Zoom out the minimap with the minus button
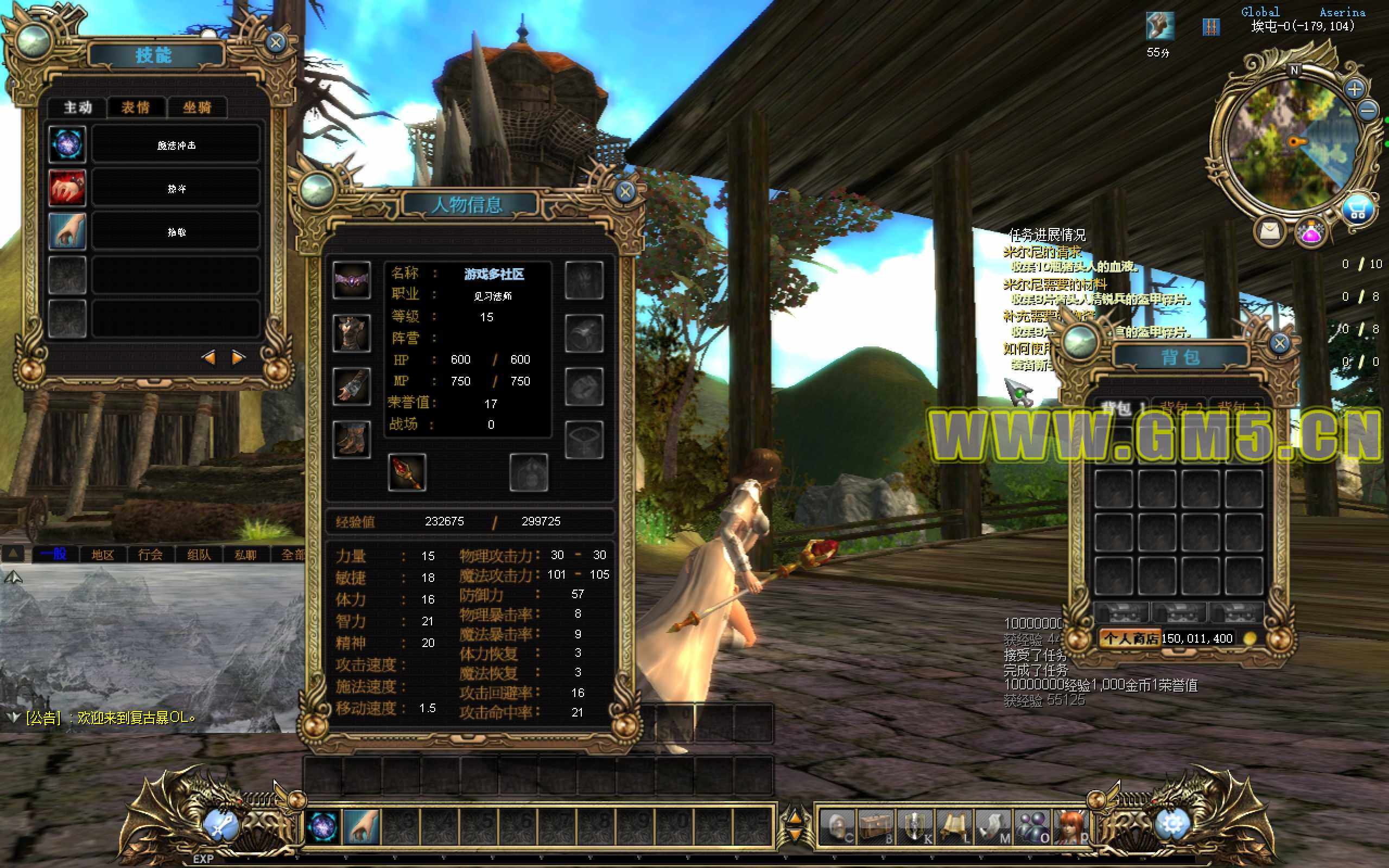Image resolution: width=1389 pixels, height=868 pixels. pos(1369,110)
